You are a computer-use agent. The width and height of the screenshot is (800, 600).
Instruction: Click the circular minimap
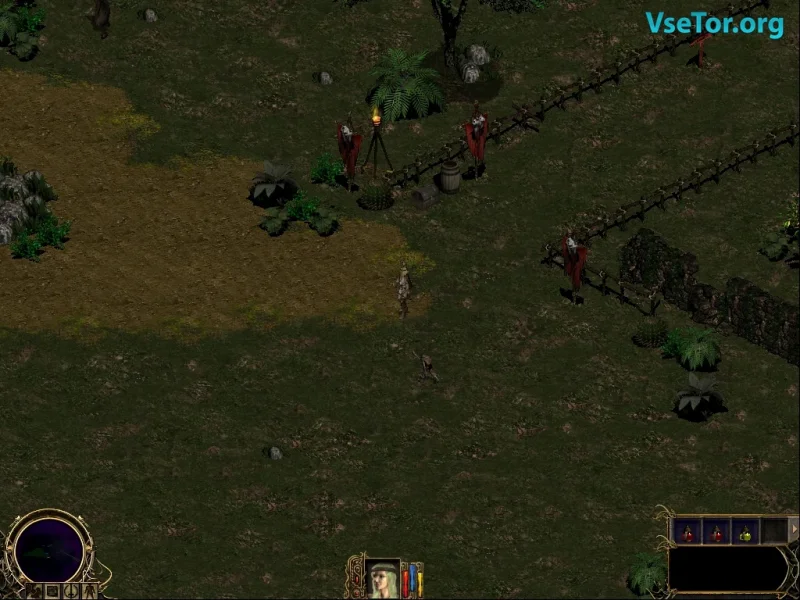click(49, 548)
